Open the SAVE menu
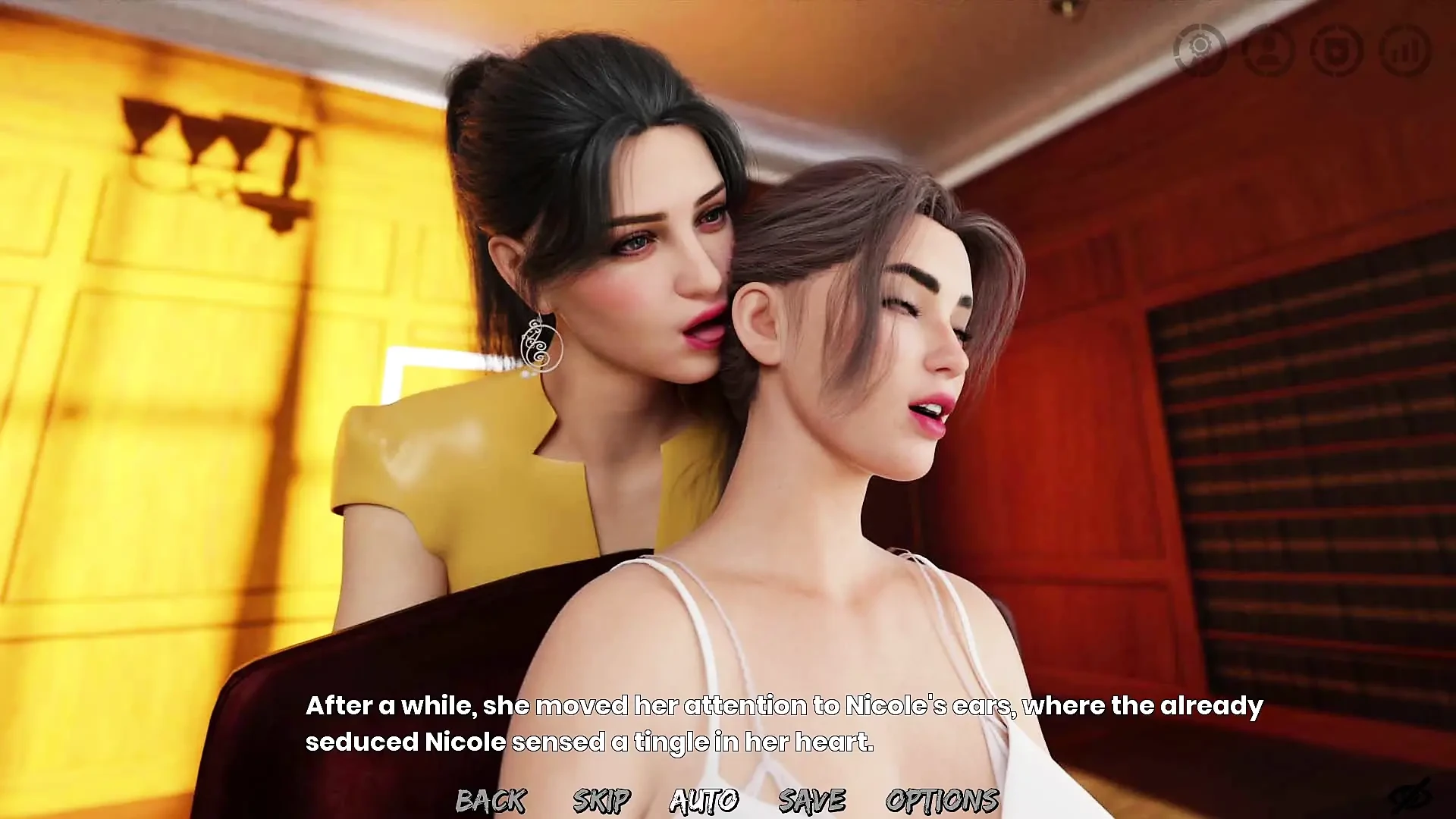The width and height of the screenshot is (1456, 819). point(811,800)
